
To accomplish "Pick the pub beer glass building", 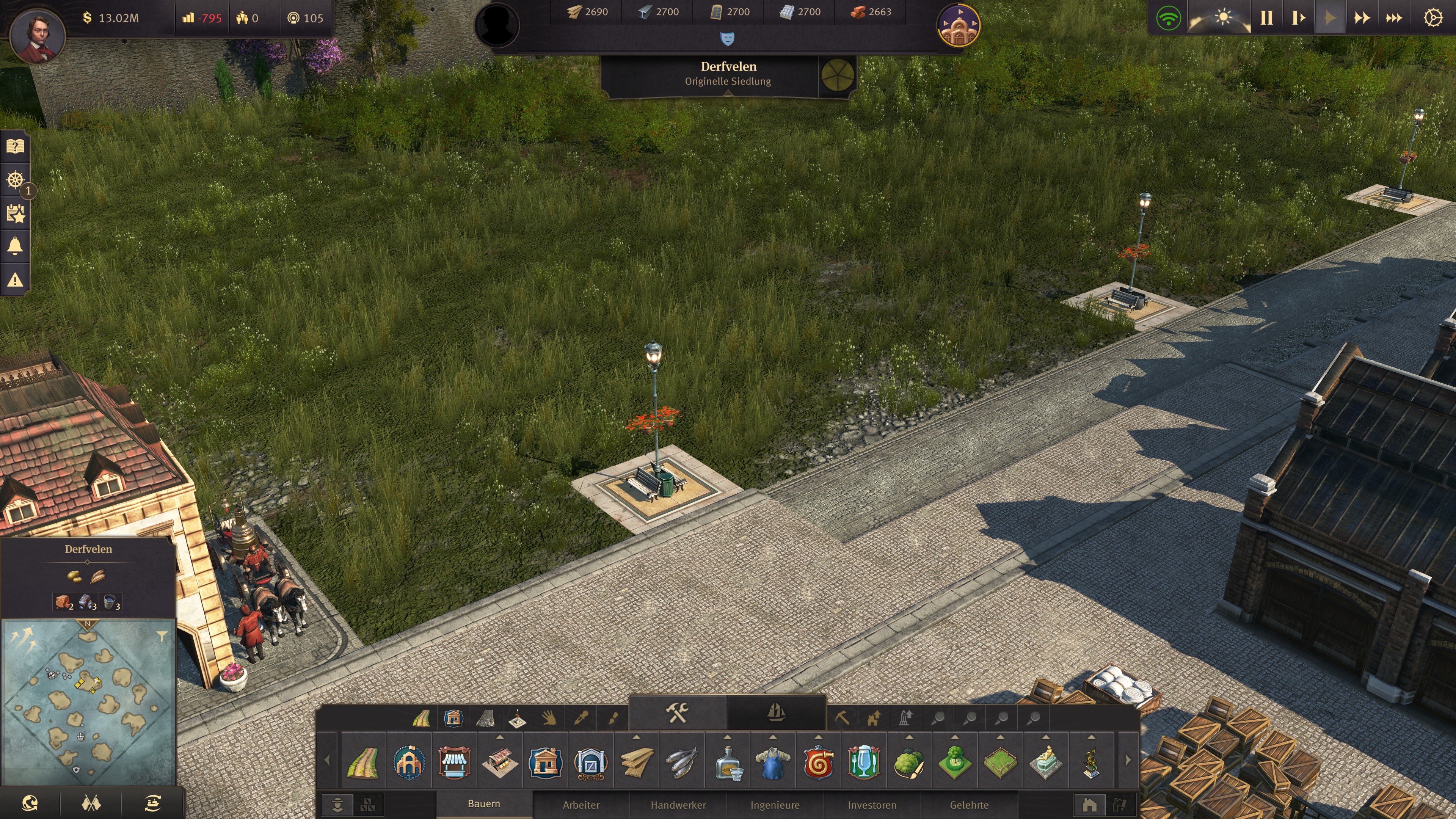I will point(863,762).
